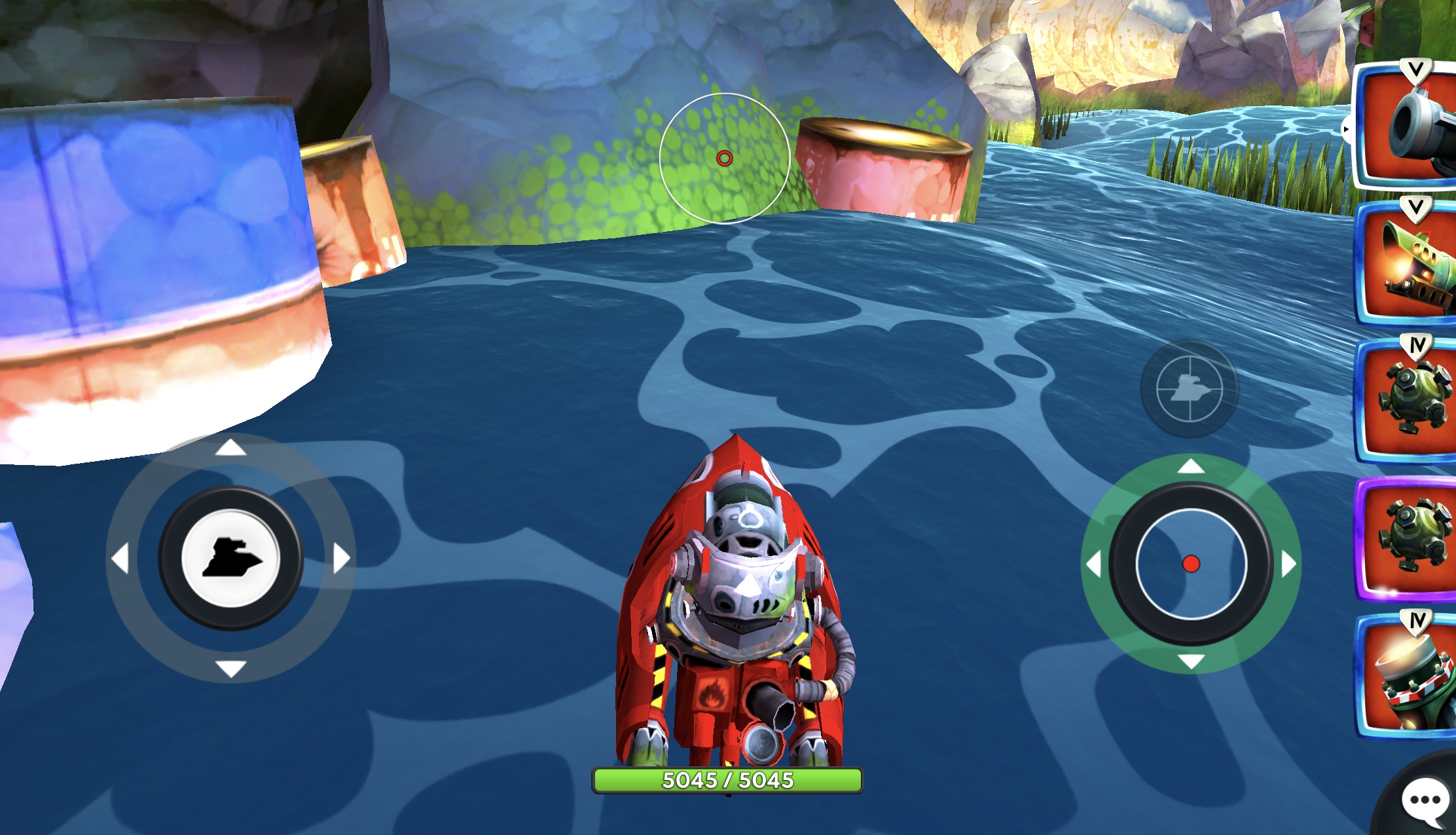Image resolution: width=1456 pixels, height=835 pixels.
Task: Steer right with movement joystick's right arrow
Action: [x=341, y=559]
